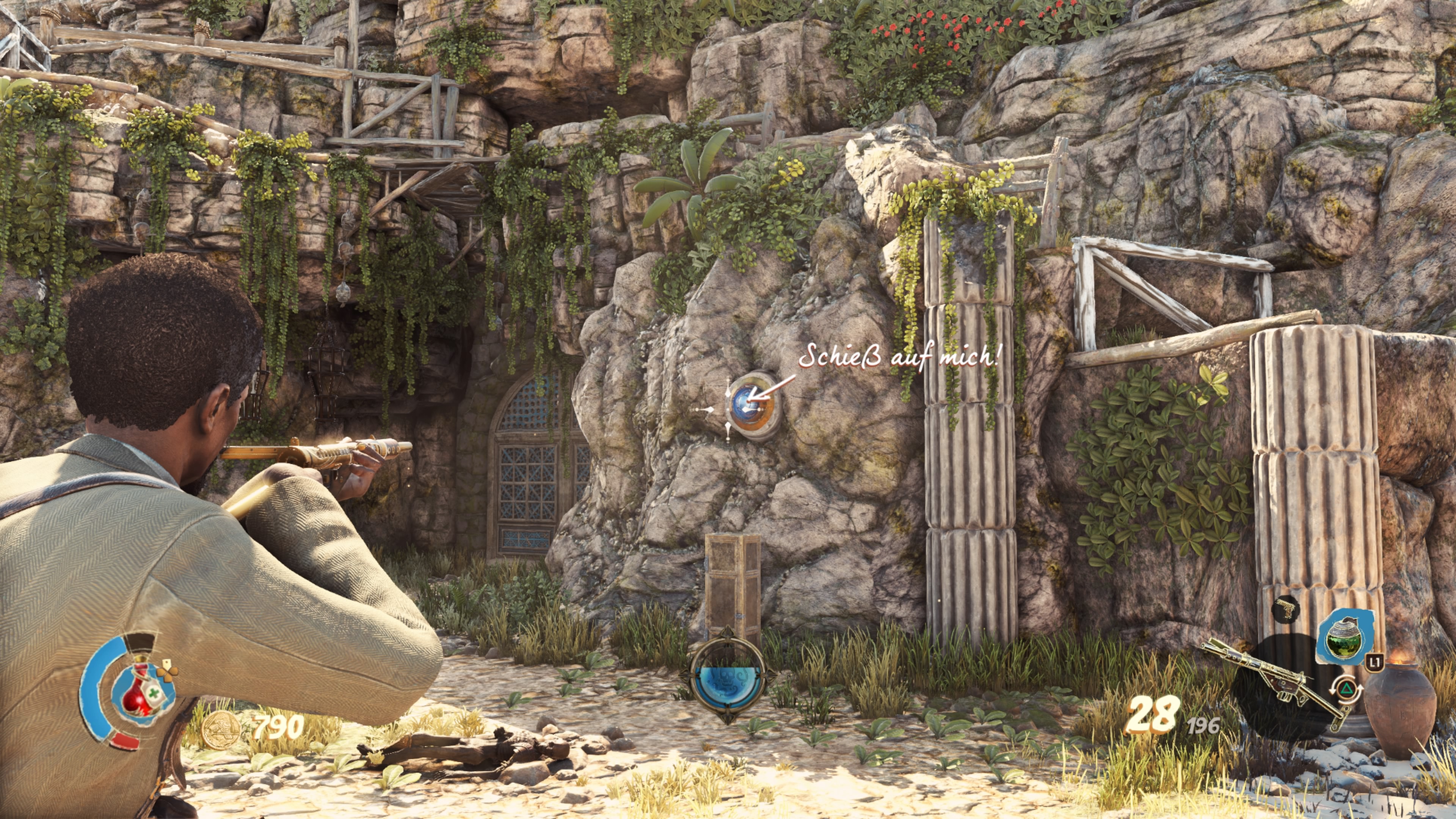Select the green grenade item icon
The image size is (1456, 819).
[x=1344, y=637]
